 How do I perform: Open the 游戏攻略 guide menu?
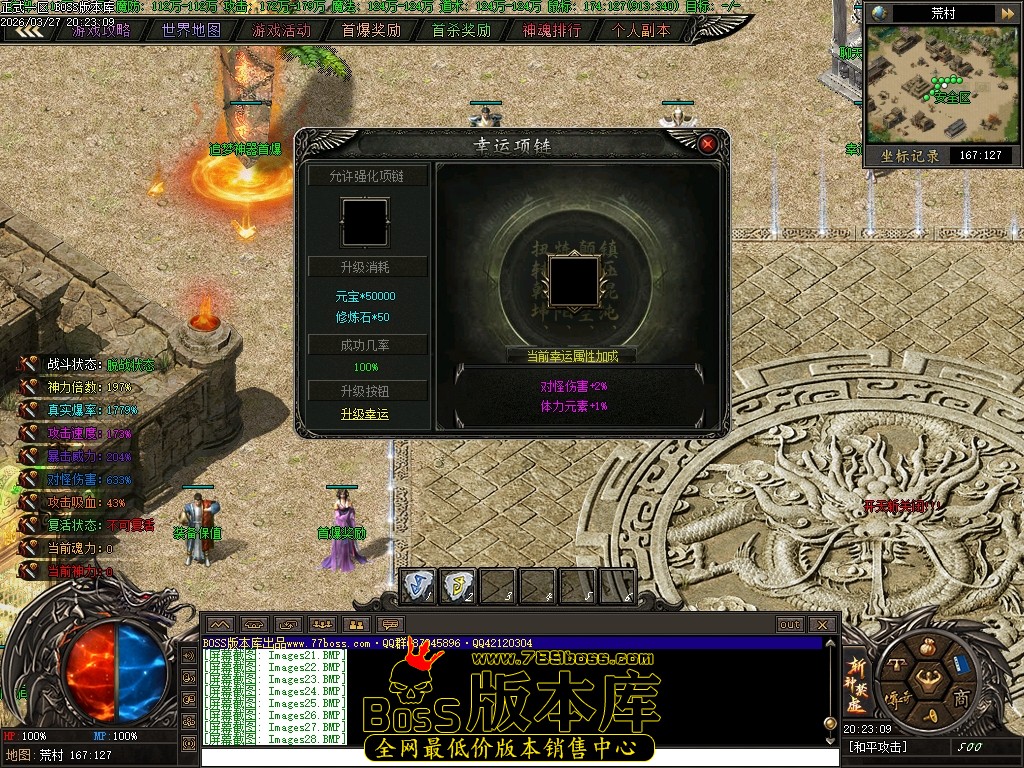101,30
